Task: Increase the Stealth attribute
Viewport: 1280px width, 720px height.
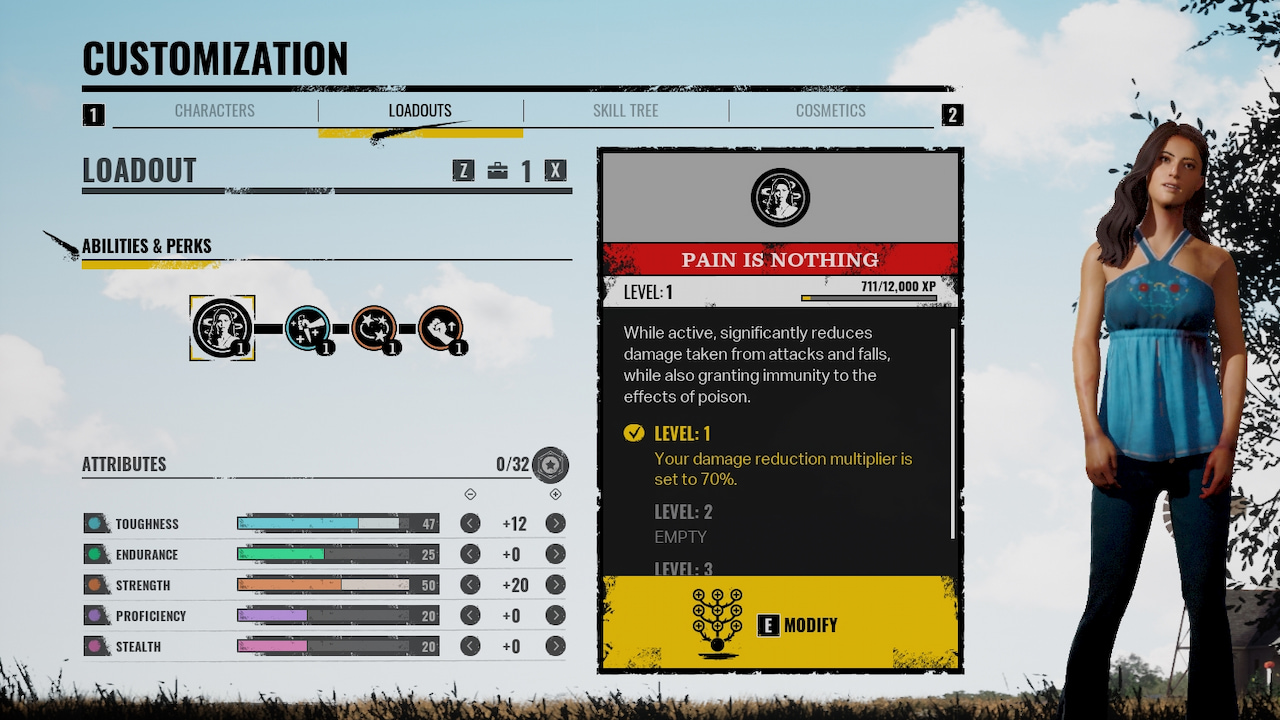Action: click(556, 647)
